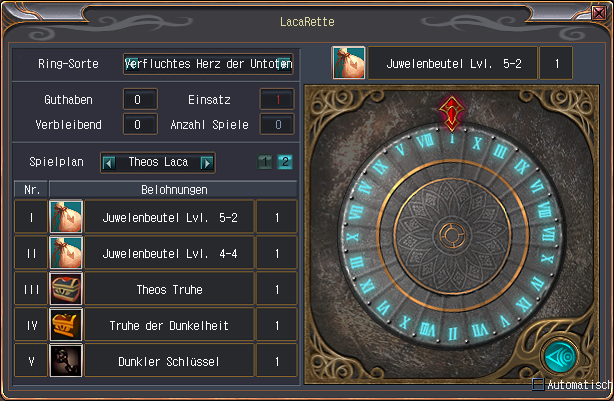
Task: Click the Einsatz value field
Action: point(278,100)
